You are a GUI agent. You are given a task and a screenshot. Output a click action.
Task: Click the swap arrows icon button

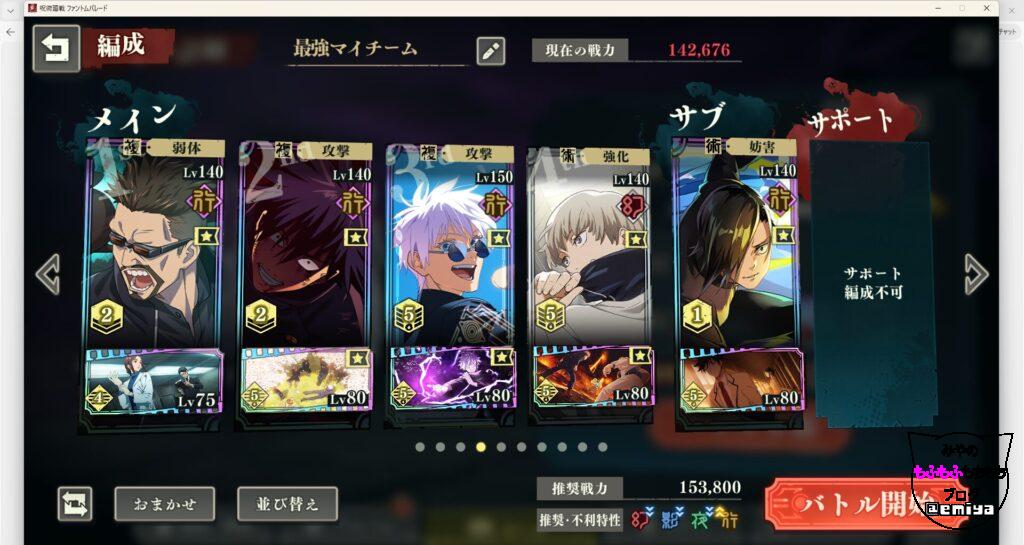(x=75, y=504)
